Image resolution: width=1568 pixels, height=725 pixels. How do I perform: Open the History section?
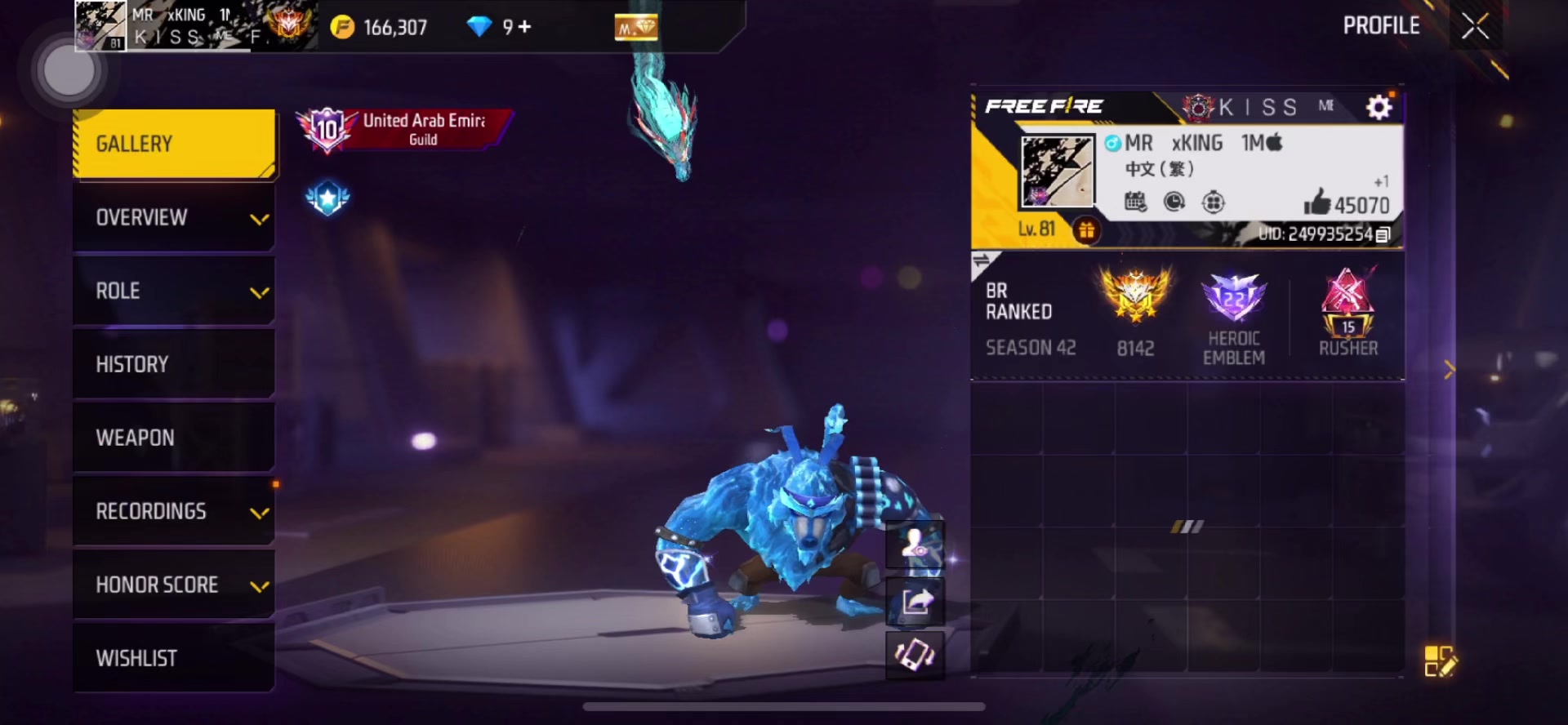pos(174,364)
